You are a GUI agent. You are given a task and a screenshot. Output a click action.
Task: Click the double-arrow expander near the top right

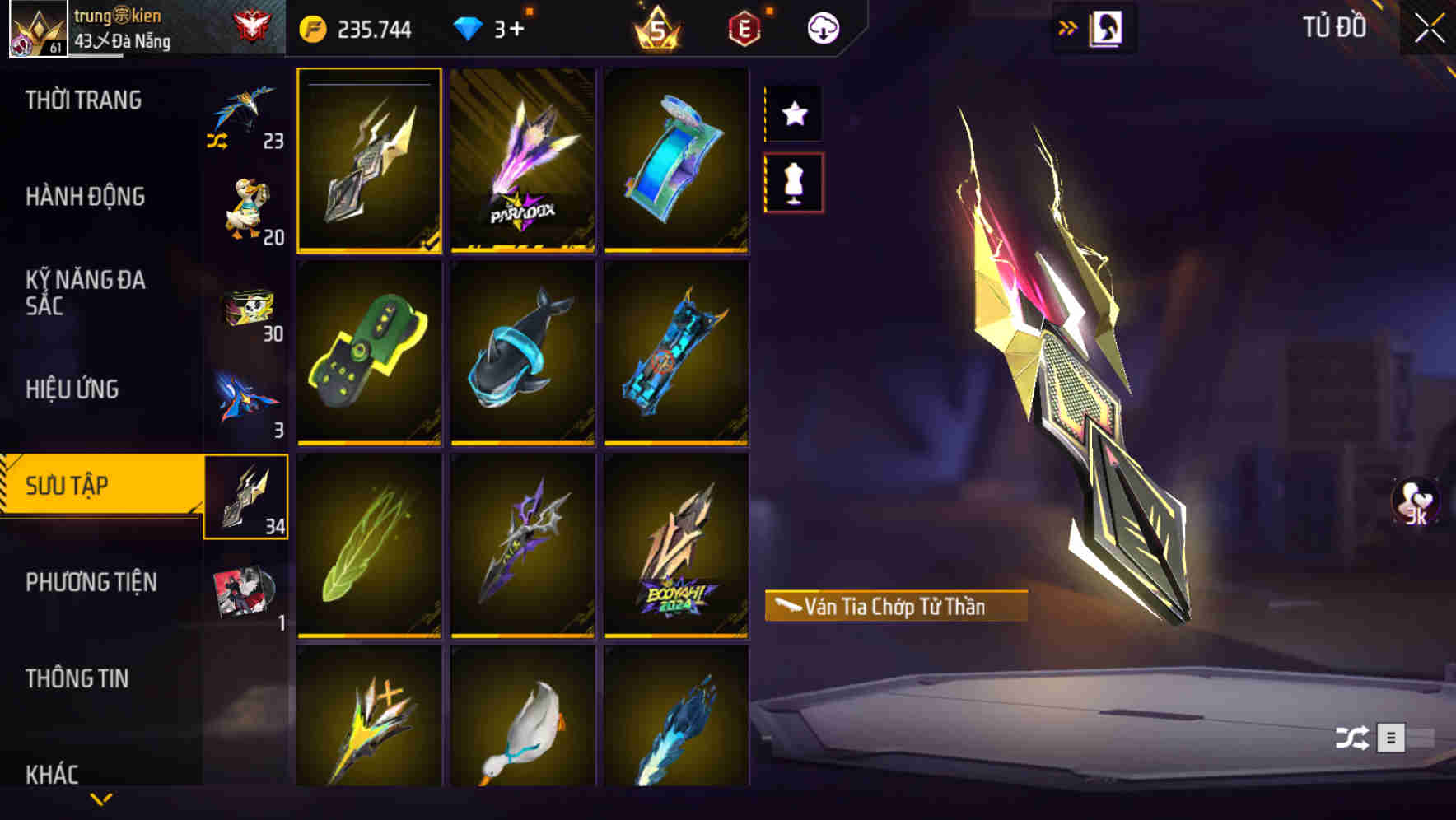point(1067,26)
